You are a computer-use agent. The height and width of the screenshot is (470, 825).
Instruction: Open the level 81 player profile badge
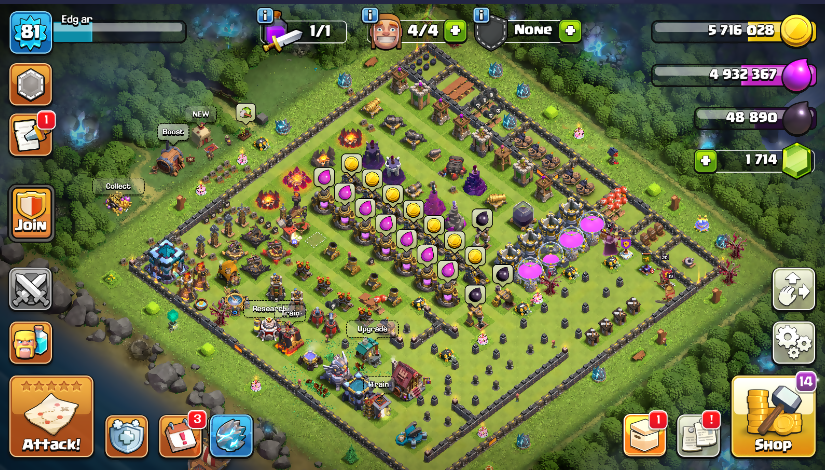click(x=30, y=32)
